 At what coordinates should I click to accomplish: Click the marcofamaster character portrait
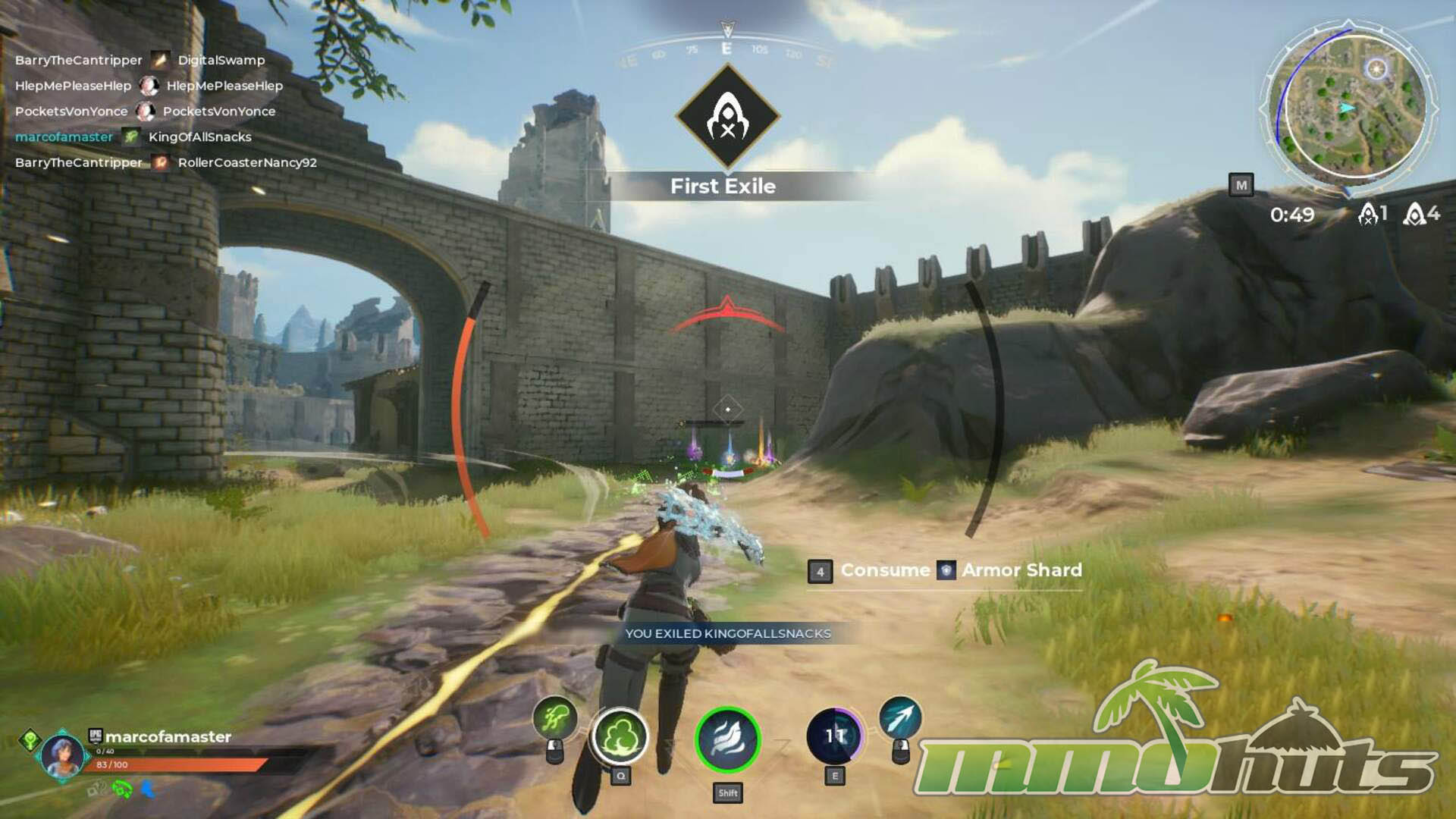point(62,756)
